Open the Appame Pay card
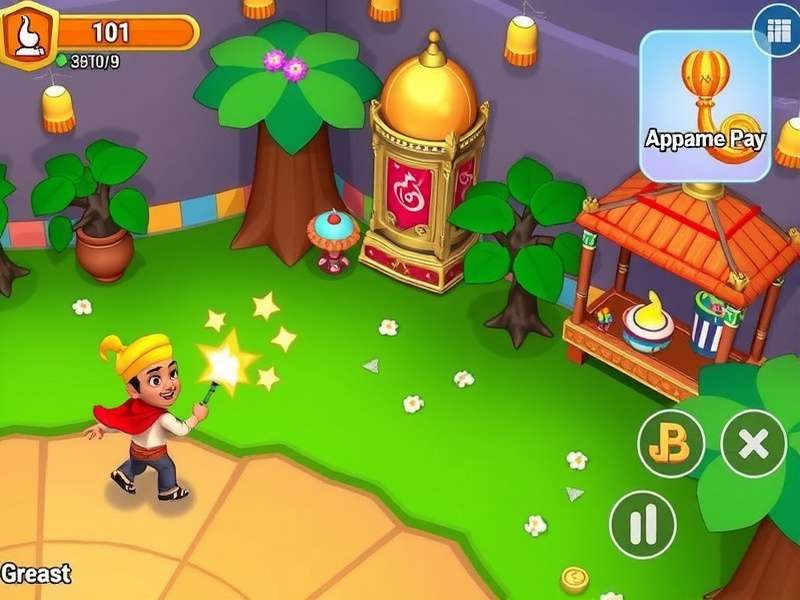Image resolution: width=800 pixels, height=600 pixels. [704, 106]
